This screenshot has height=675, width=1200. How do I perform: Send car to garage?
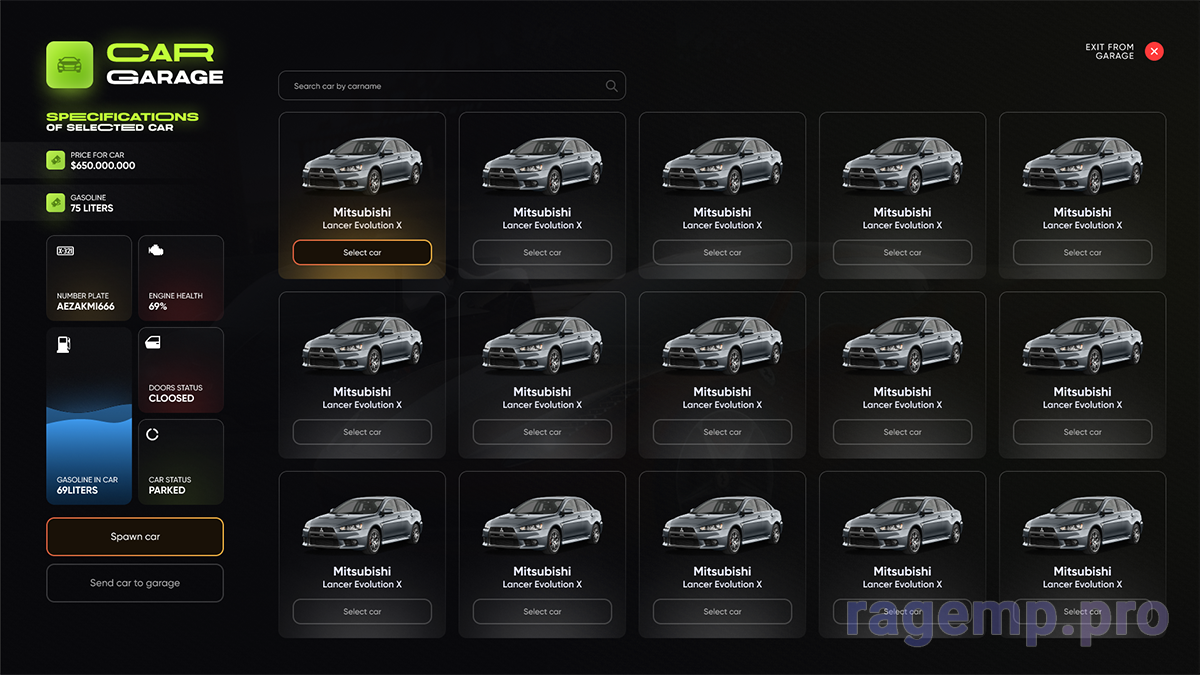coord(135,583)
